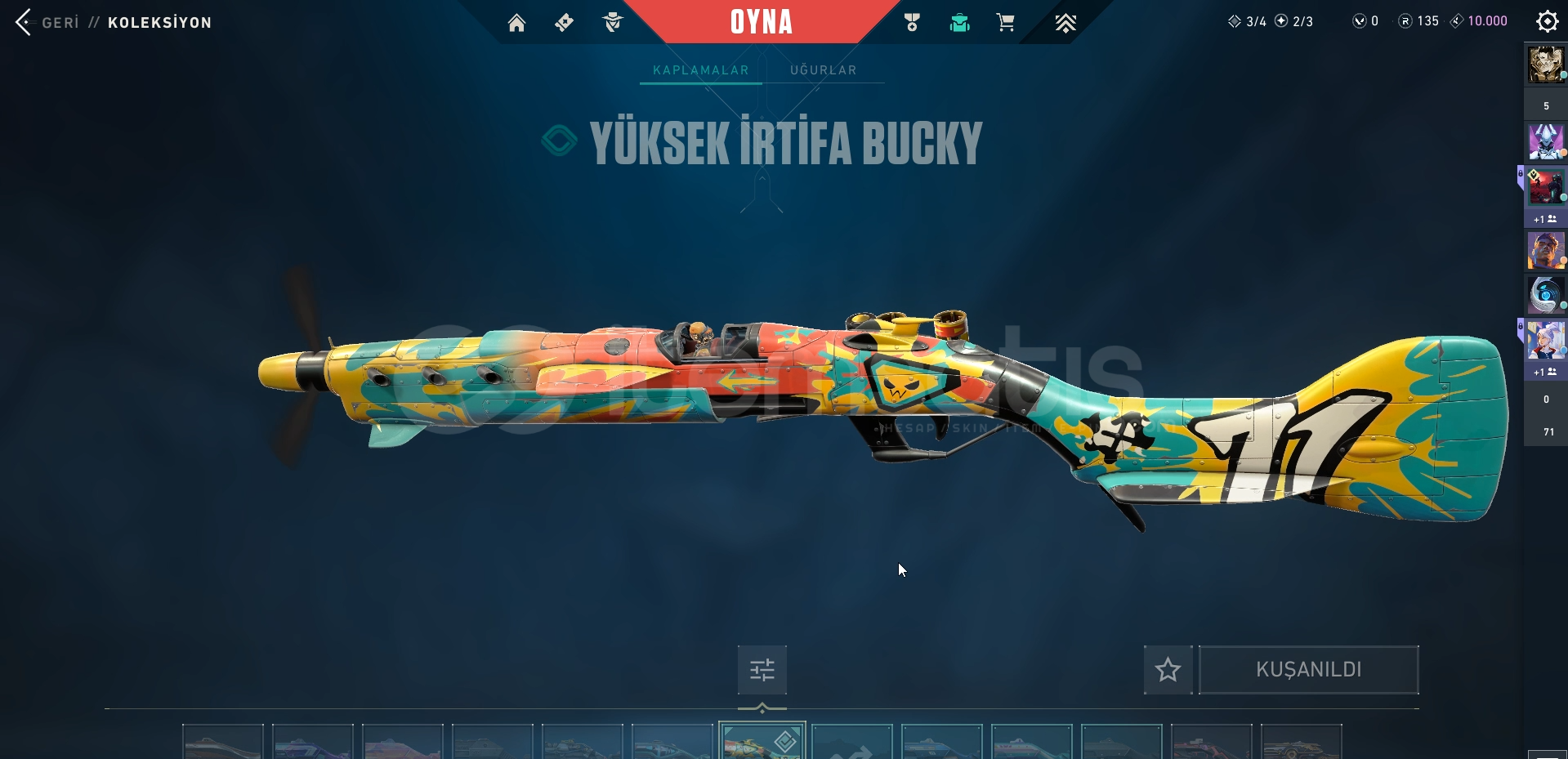Favorite this skin with the star button
Screen dimensions: 1568x759
1168,670
